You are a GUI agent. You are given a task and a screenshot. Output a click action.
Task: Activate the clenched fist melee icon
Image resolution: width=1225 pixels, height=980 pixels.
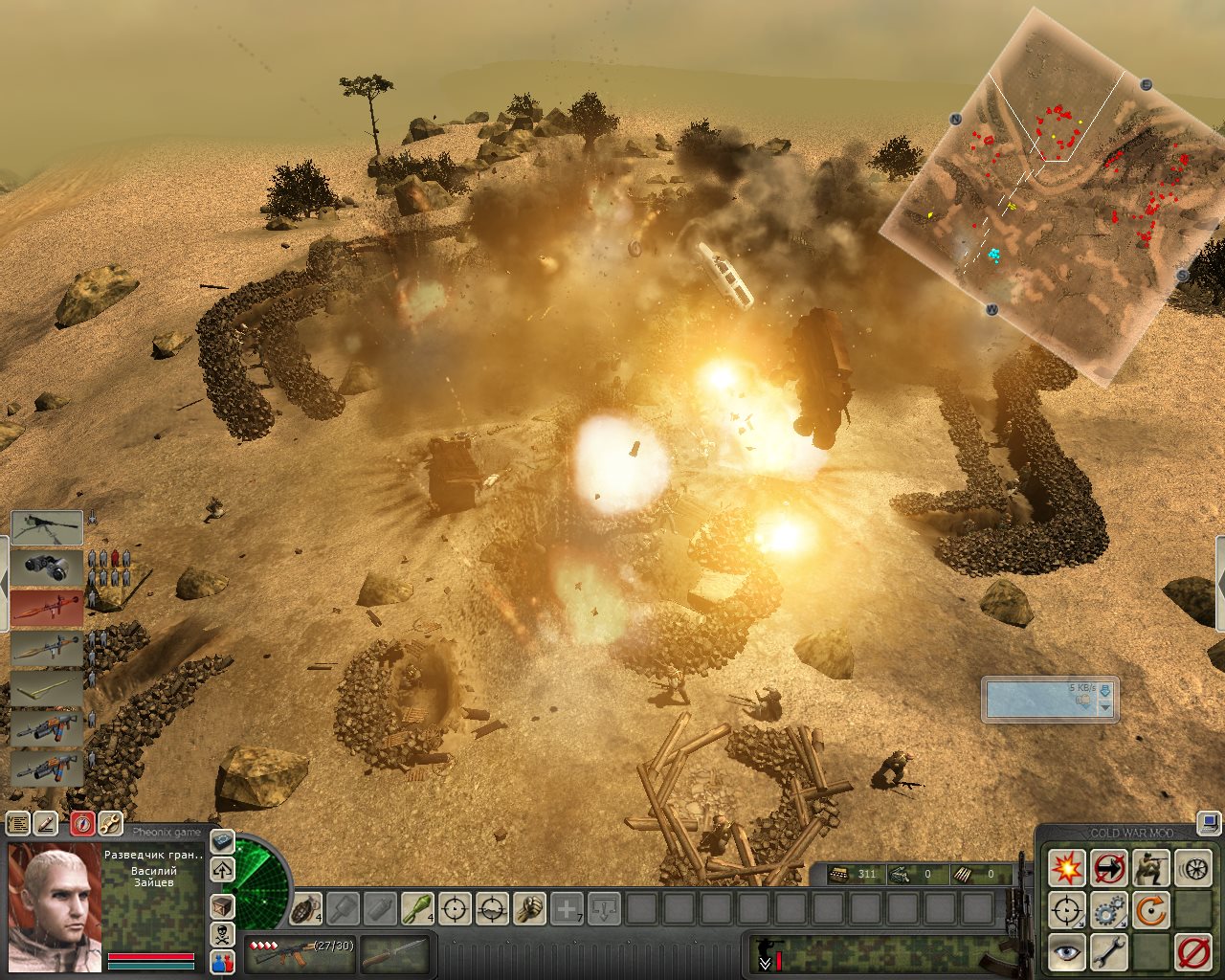[529, 907]
